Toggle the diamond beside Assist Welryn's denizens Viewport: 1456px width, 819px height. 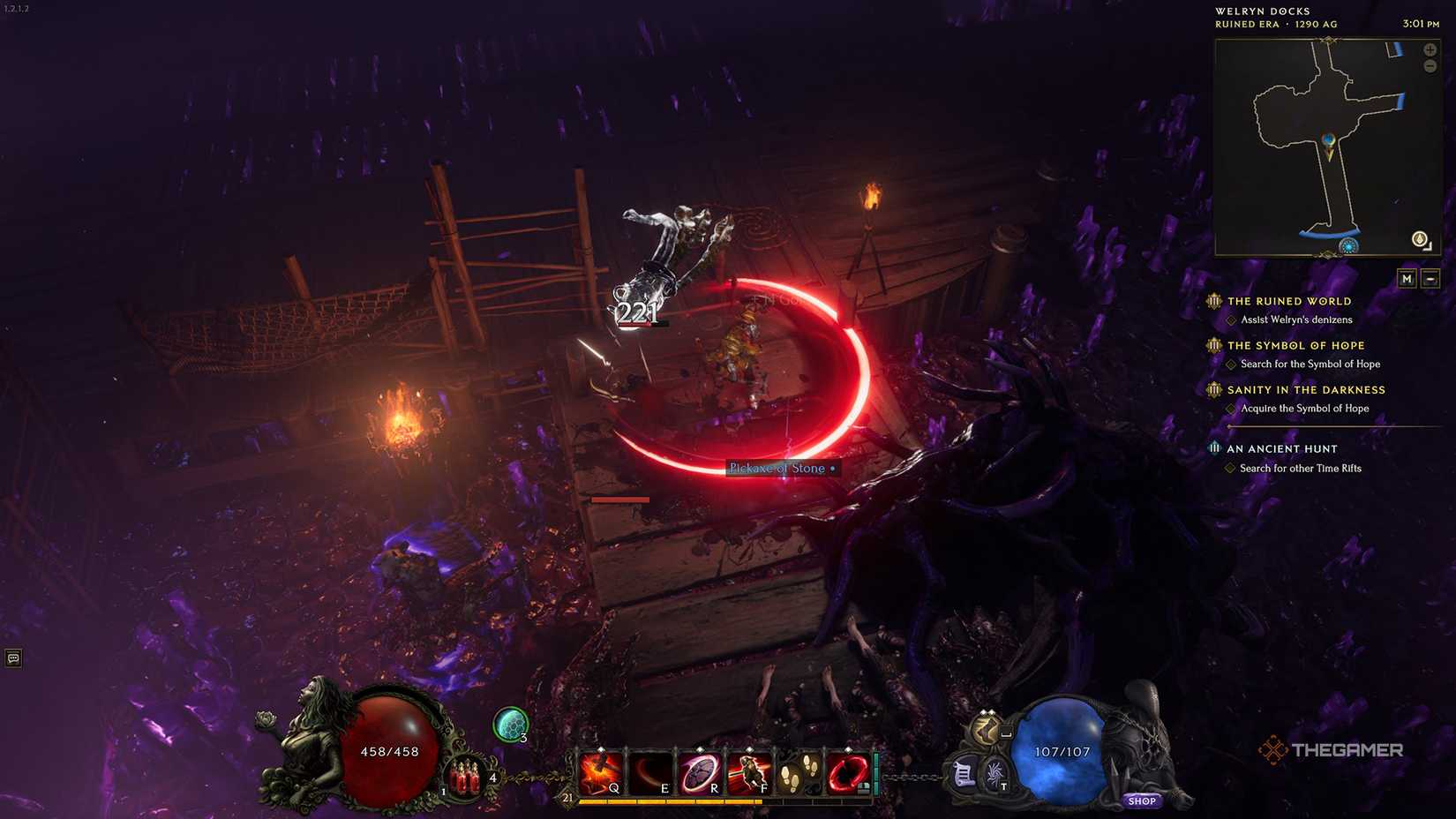(1232, 320)
